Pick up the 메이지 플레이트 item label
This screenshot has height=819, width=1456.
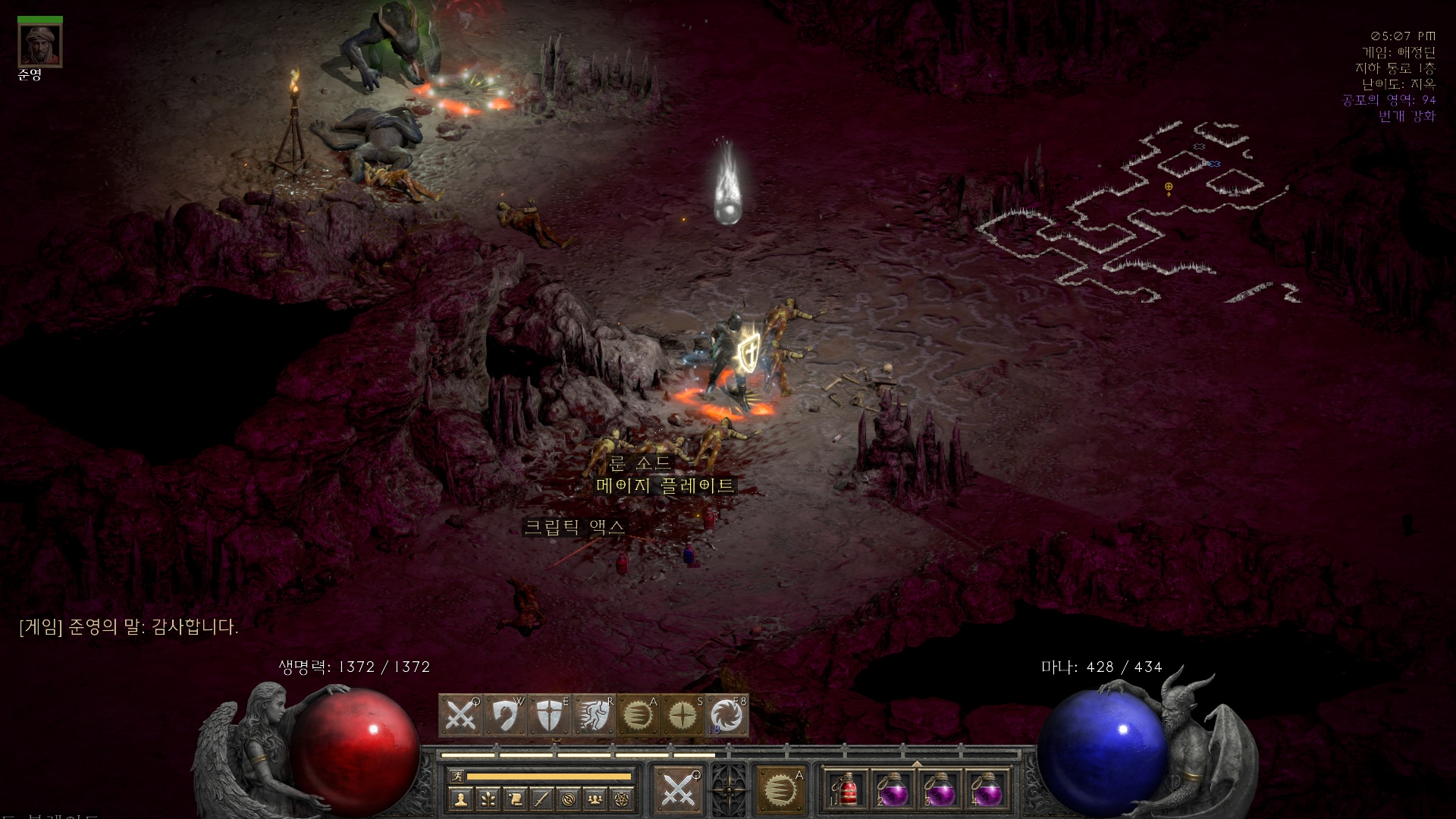[665, 485]
